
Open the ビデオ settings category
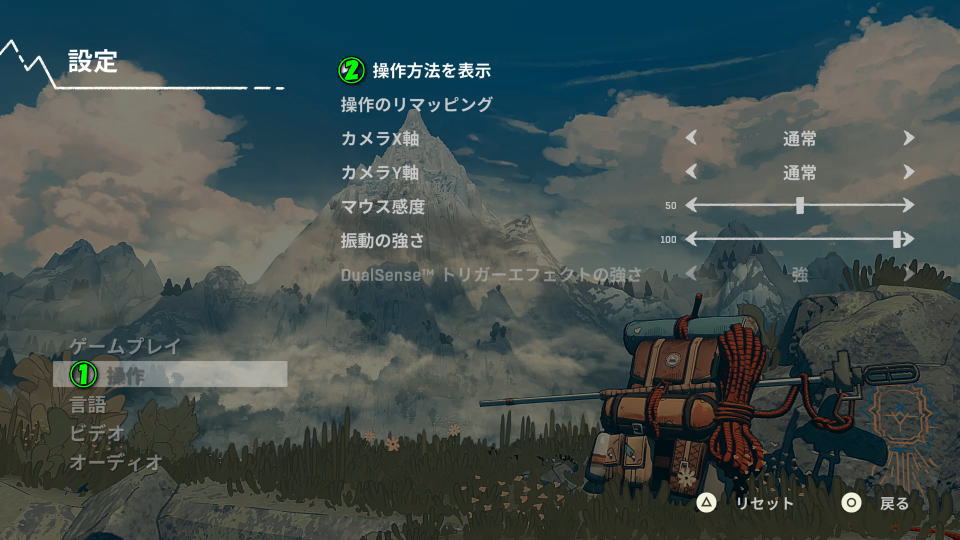point(98,434)
